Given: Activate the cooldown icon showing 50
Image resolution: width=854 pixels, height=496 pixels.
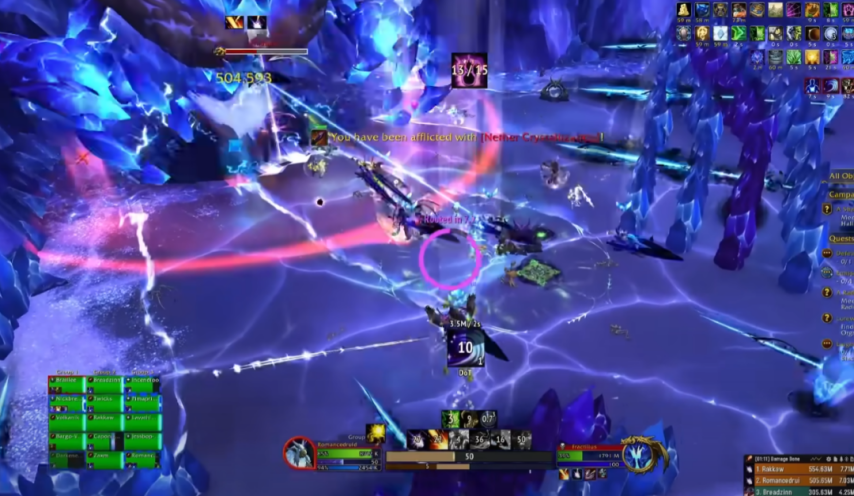Looking at the screenshot, I should (x=523, y=439).
